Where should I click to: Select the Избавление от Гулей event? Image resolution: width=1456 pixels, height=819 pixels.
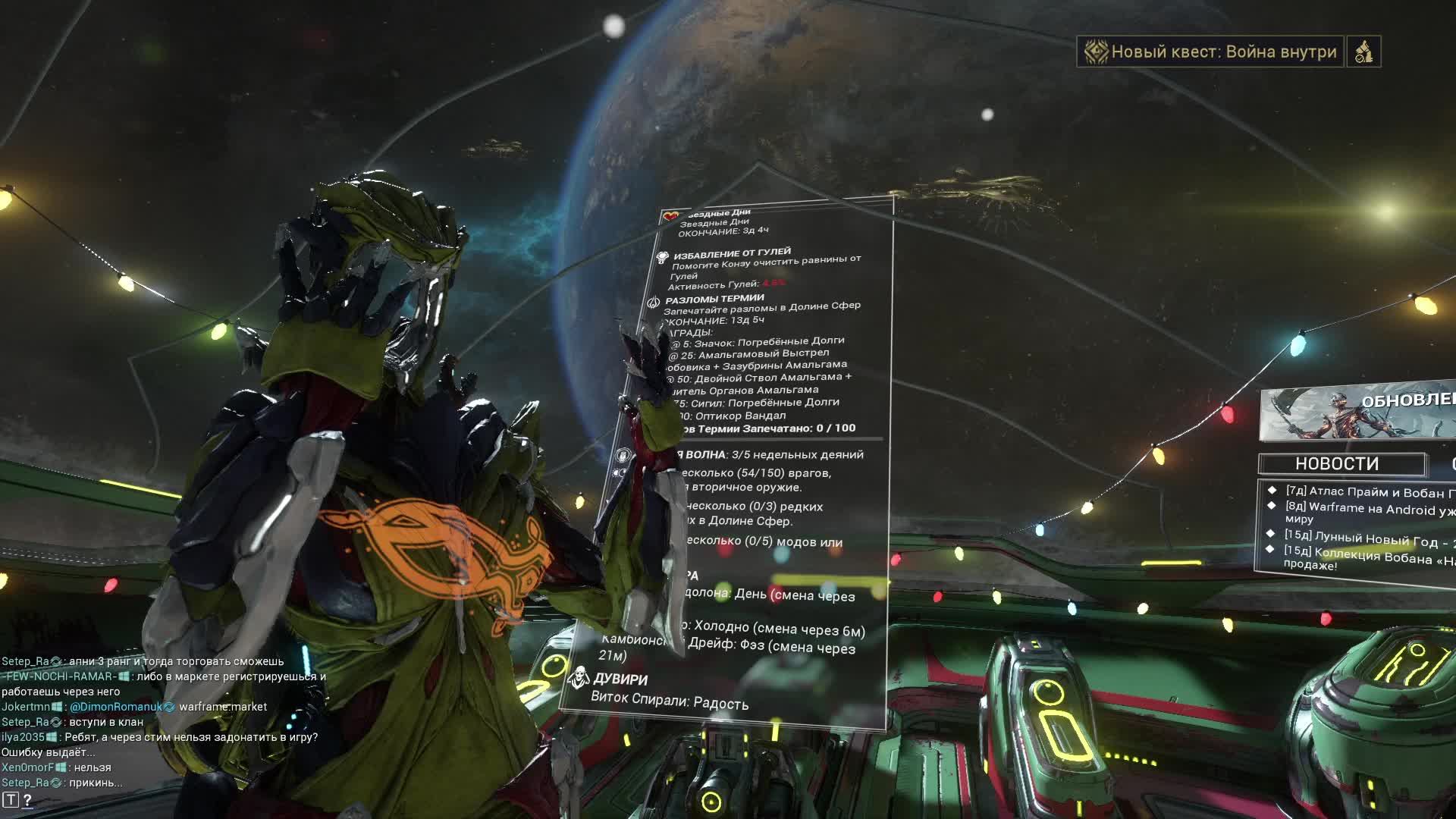click(732, 253)
